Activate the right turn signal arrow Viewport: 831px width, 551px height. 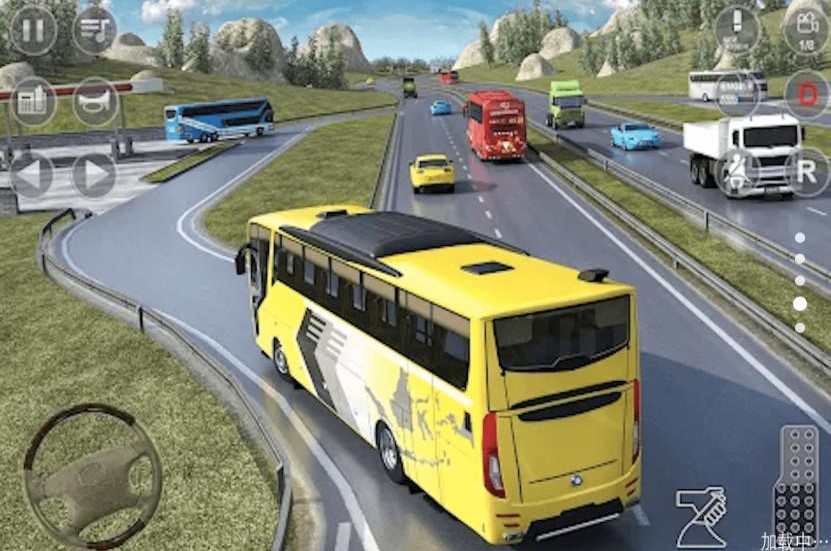click(94, 174)
